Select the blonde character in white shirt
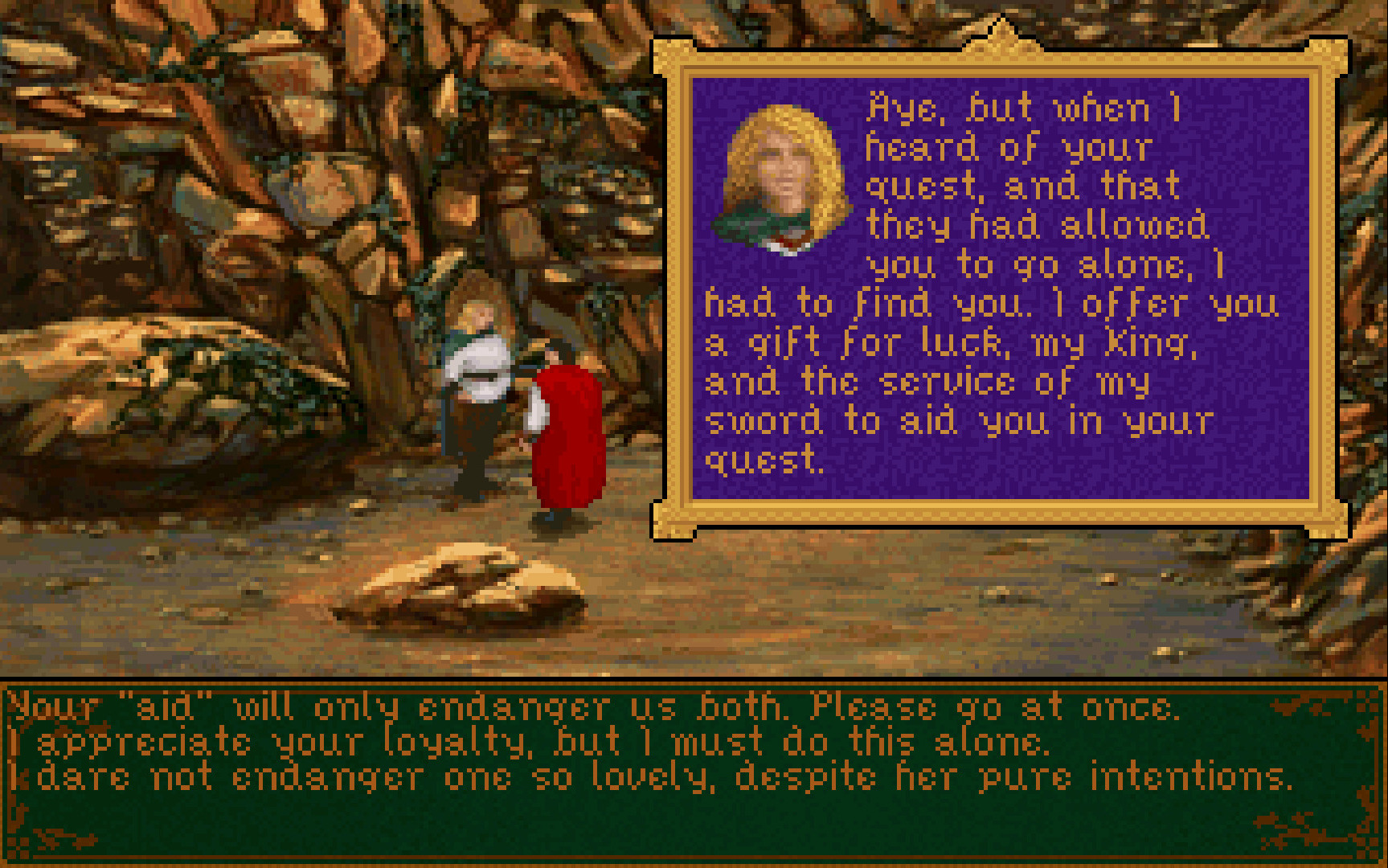 pos(478,378)
